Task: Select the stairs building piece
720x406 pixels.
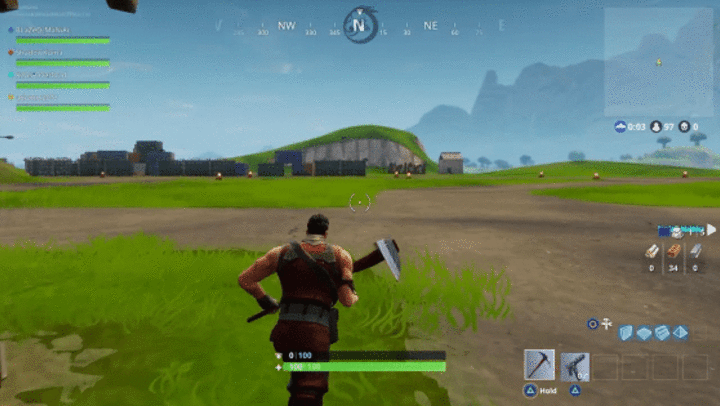Action: point(662,332)
